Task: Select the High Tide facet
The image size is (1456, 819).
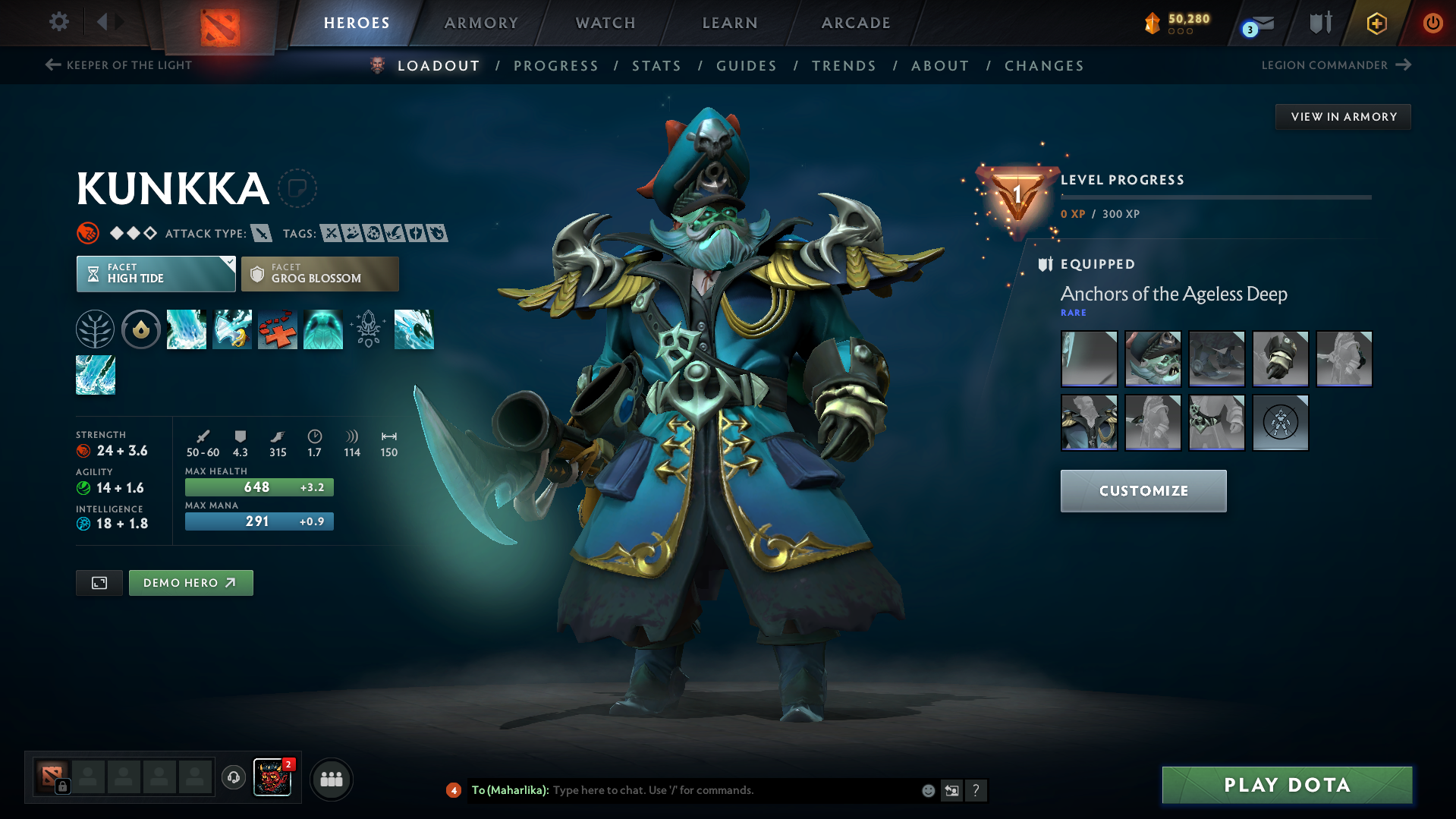Action: 156,273
